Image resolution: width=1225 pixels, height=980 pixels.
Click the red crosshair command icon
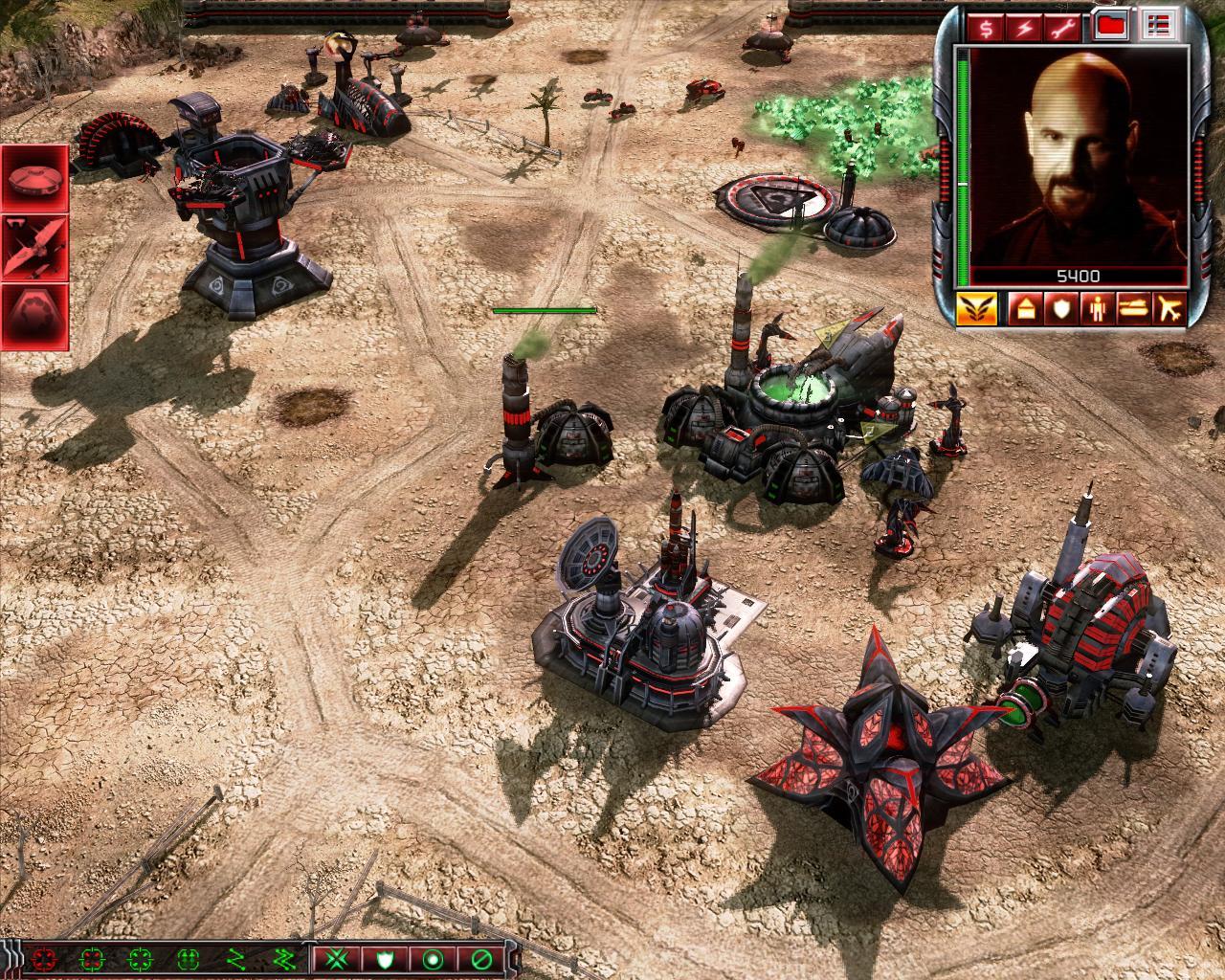tap(44, 958)
